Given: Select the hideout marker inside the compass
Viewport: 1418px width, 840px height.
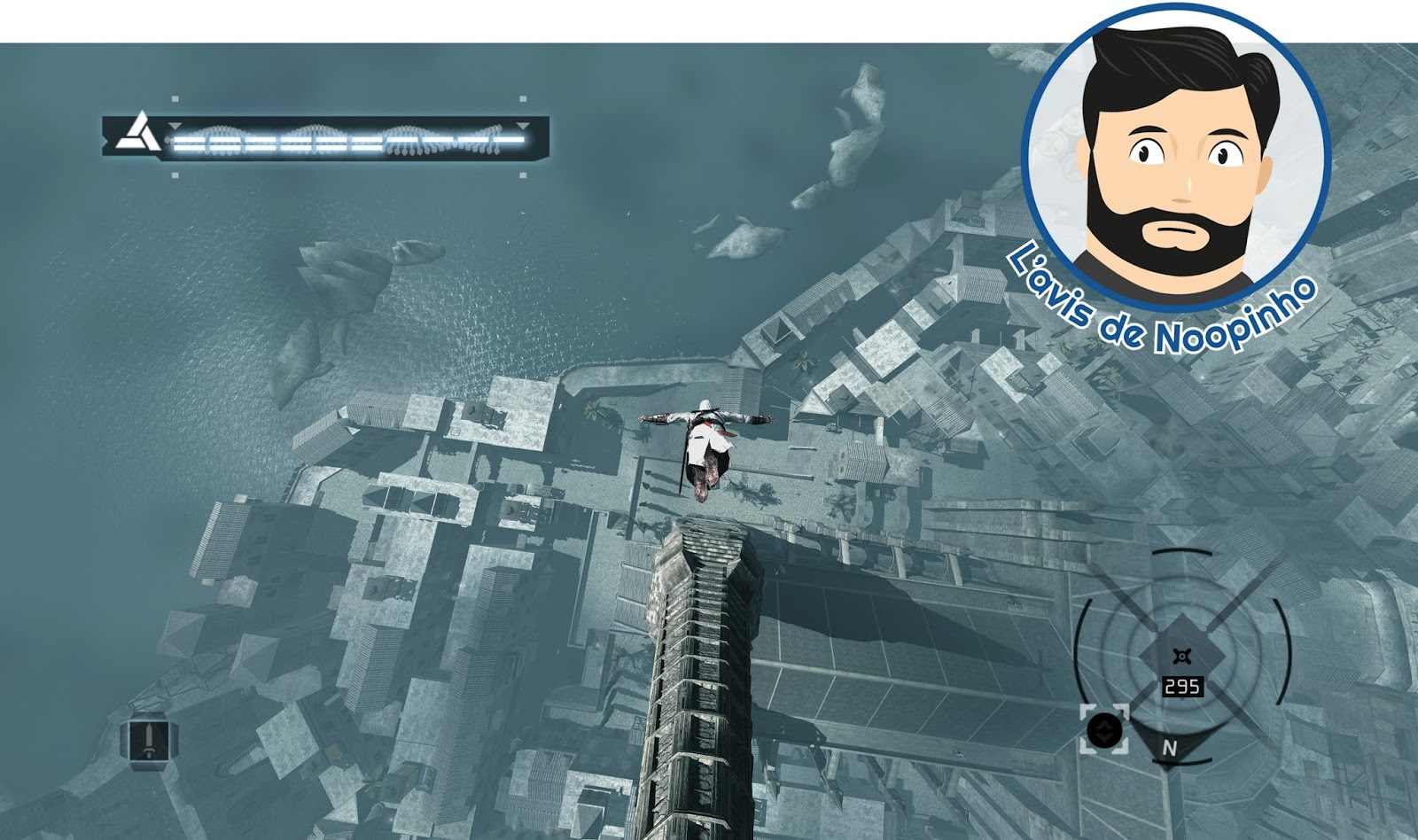Looking at the screenshot, I should click(1182, 655).
